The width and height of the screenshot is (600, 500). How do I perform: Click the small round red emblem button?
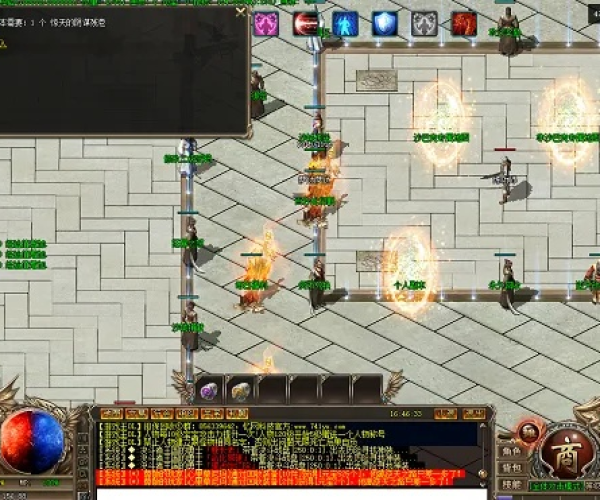[528, 431]
